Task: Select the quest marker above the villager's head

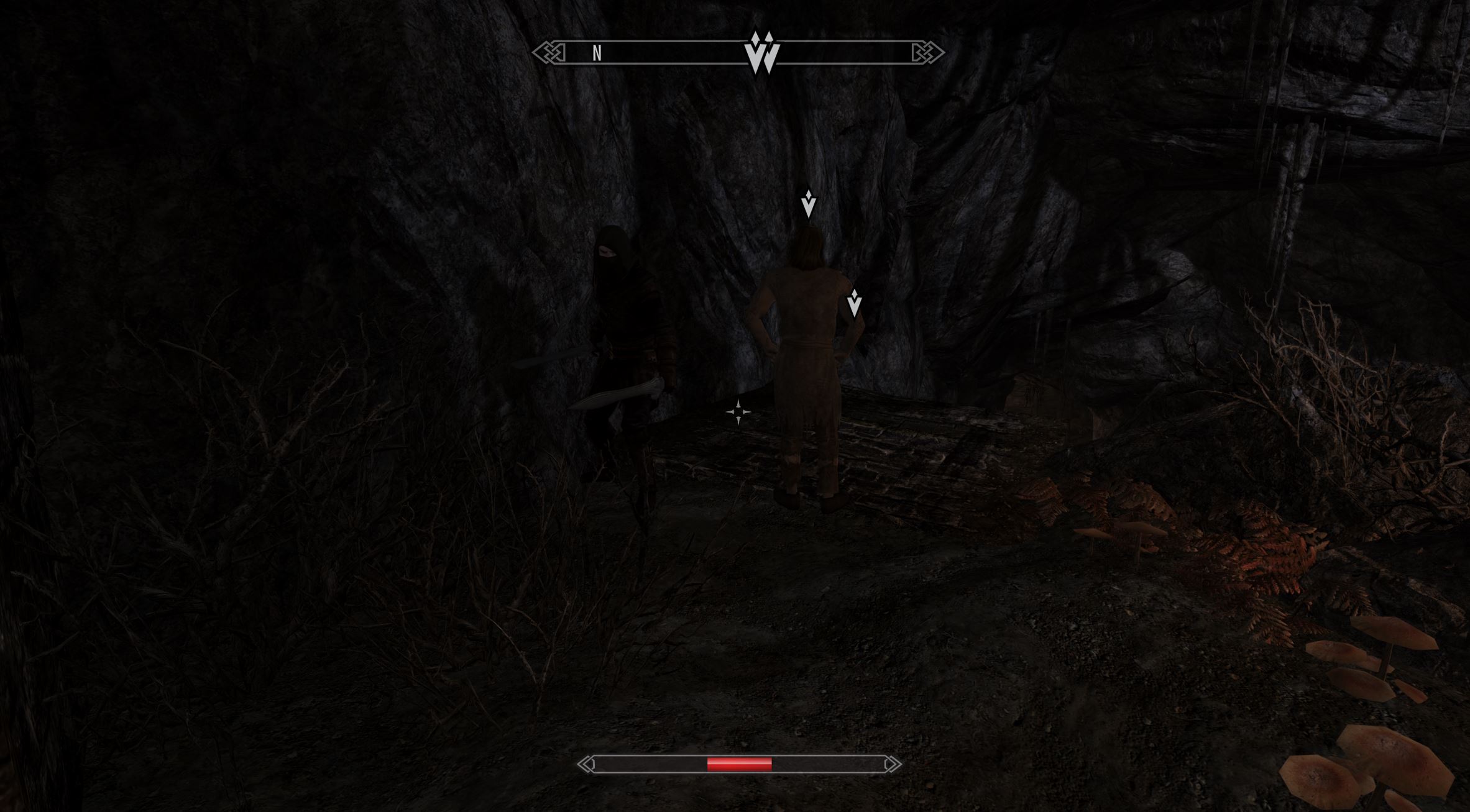Action: (808, 204)
